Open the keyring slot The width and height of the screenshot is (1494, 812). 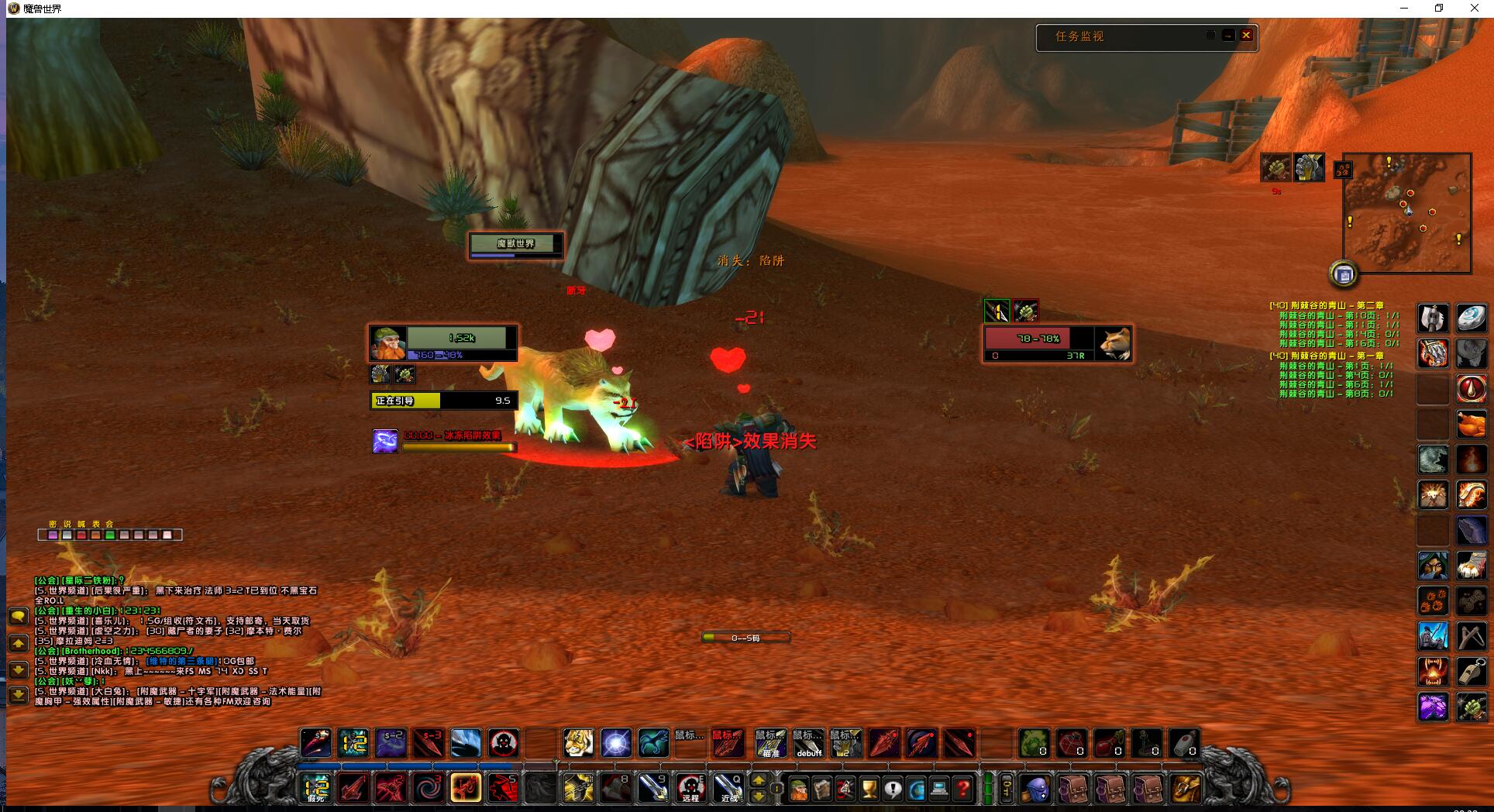pyautogui.click(x=1005, y=790)
